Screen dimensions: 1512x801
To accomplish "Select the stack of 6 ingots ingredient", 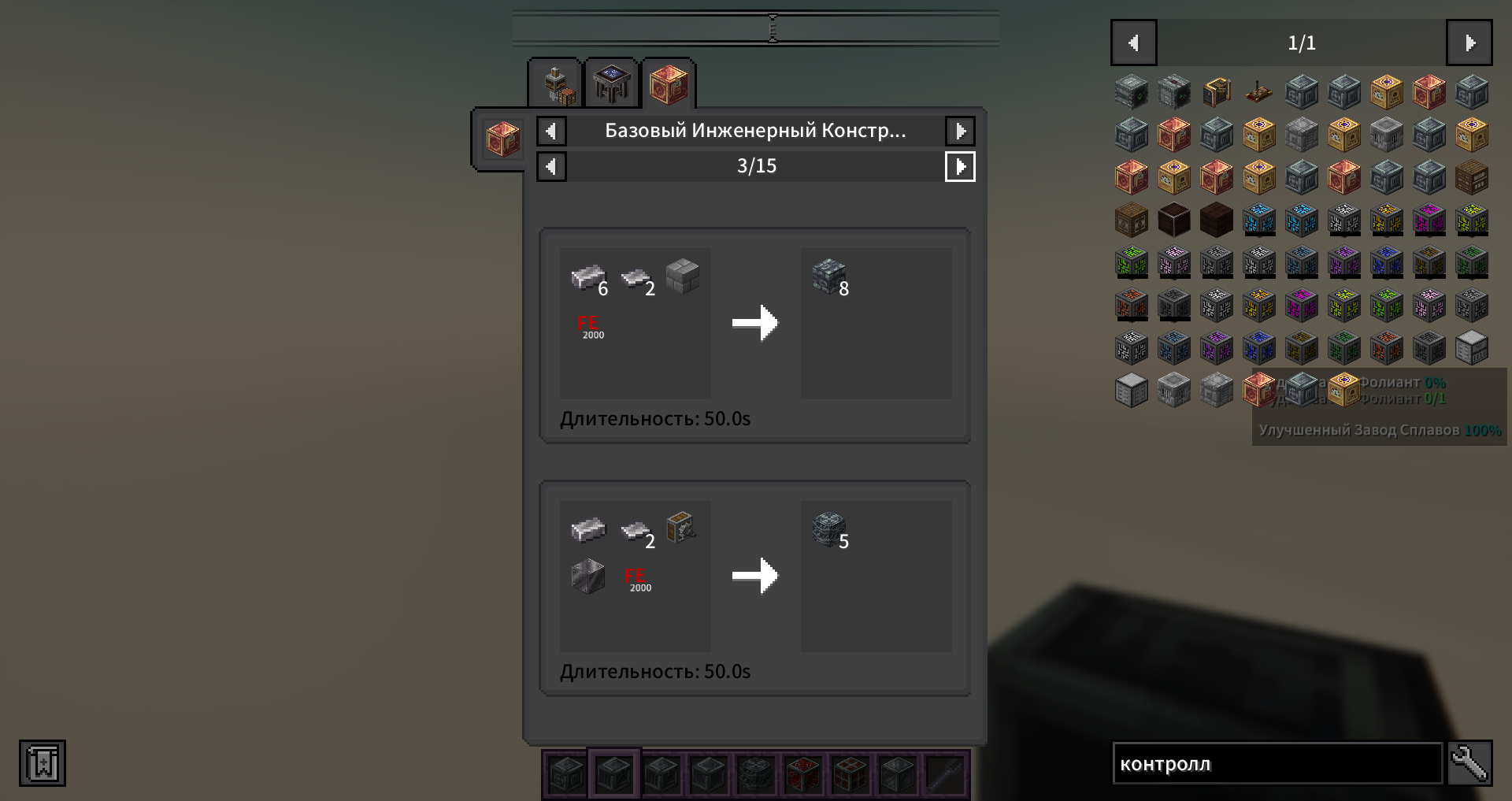I will 588,278.
